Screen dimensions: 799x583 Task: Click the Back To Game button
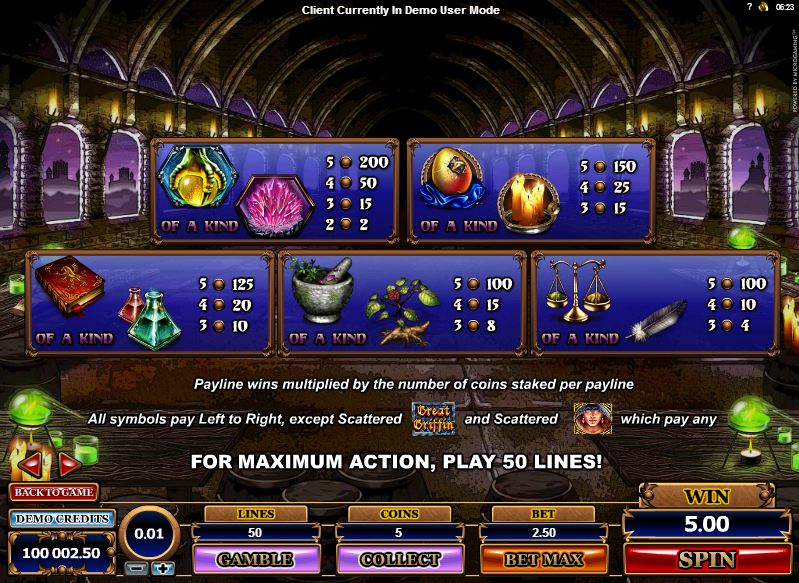52,492
